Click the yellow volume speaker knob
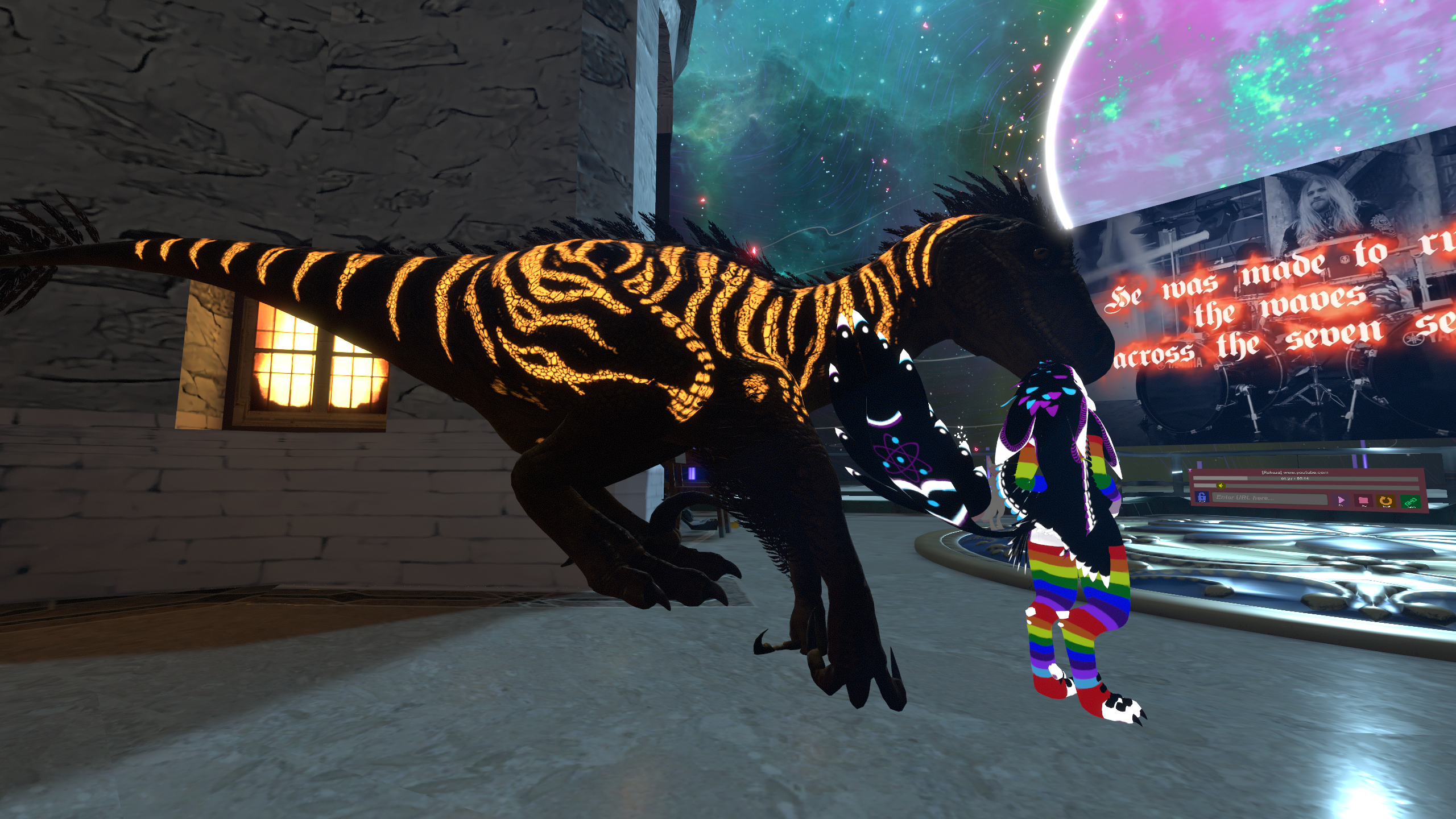This screenshot has width=1456, height=819. tap(1221, 485)
